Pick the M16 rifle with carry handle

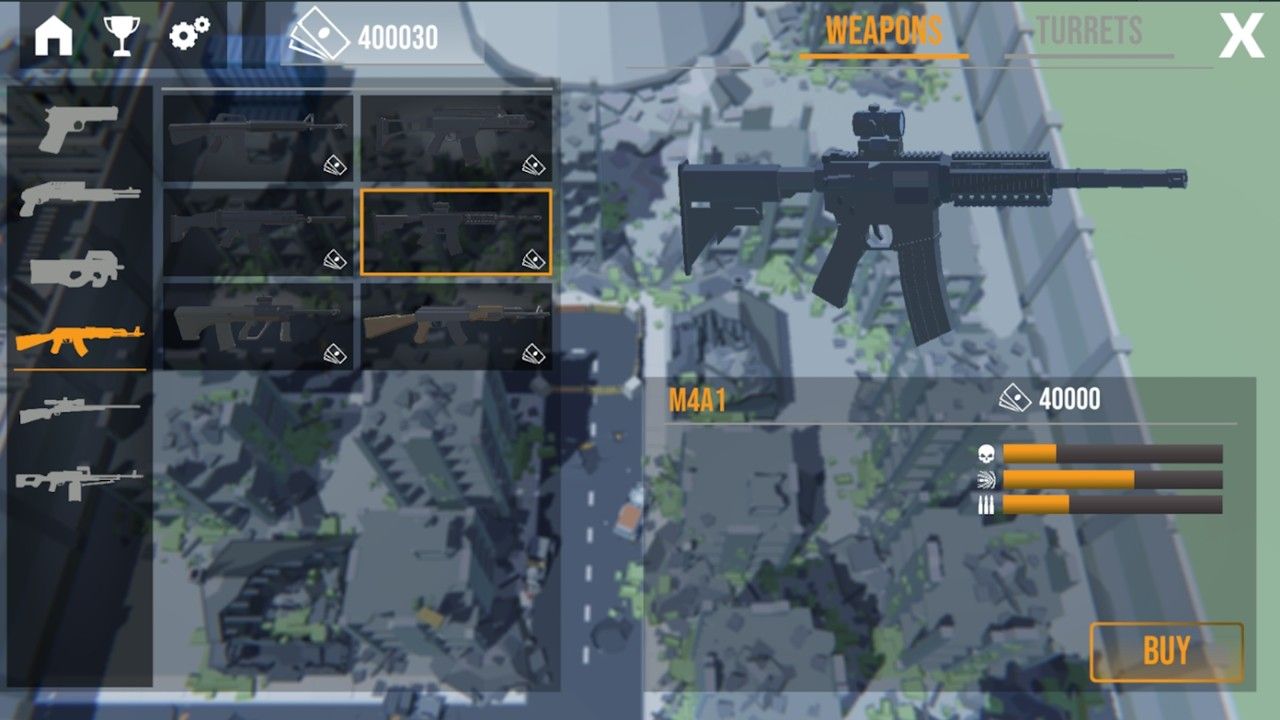click(258, 138)
